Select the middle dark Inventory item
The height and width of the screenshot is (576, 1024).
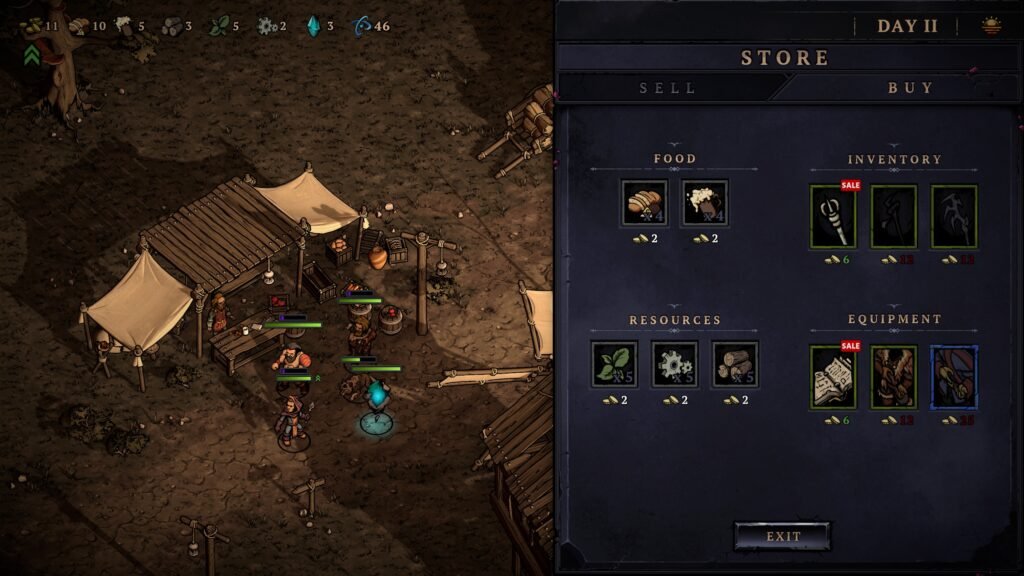(894, 216)
